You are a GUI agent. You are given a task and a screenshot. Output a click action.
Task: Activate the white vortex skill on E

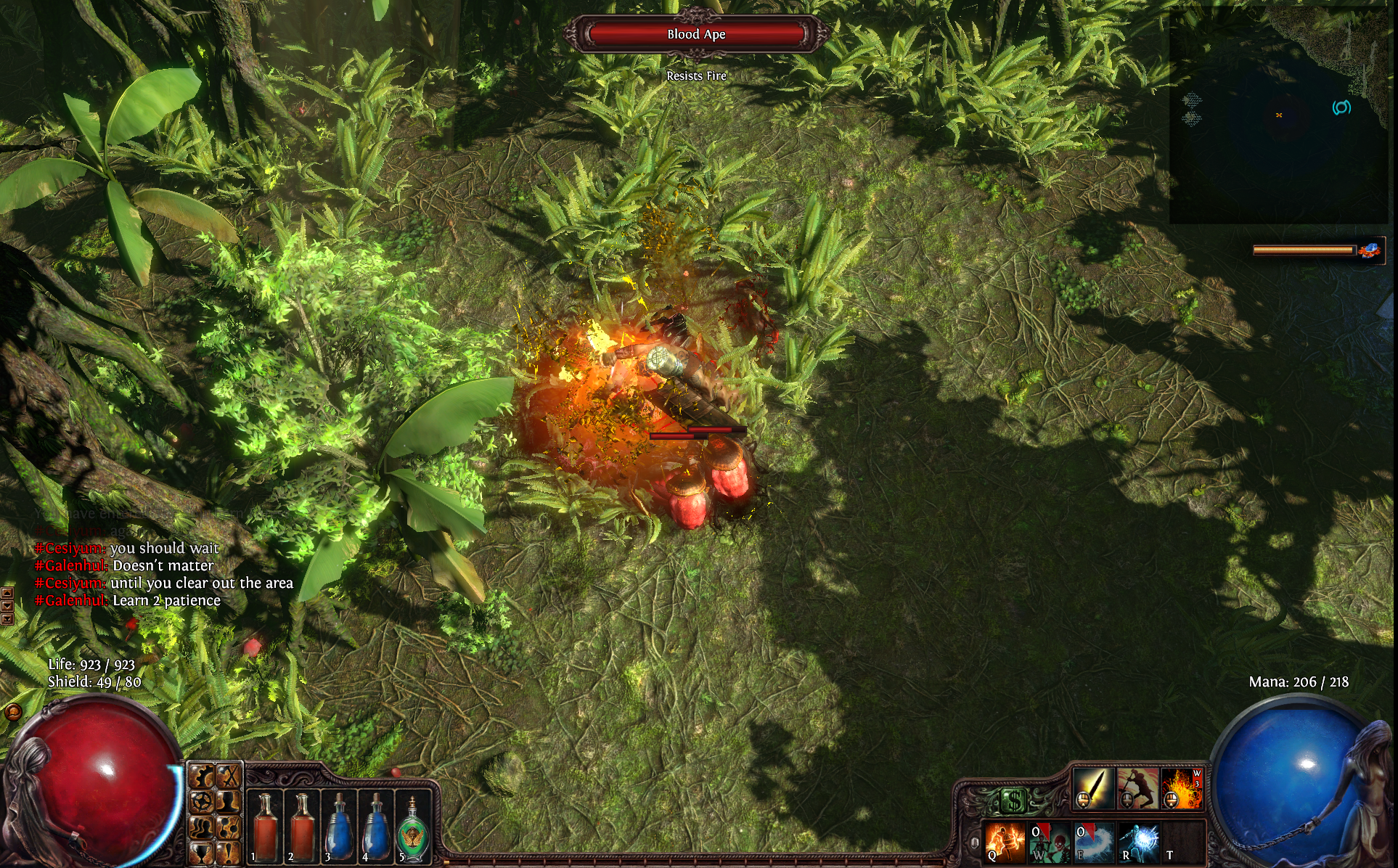point(1094,842)
